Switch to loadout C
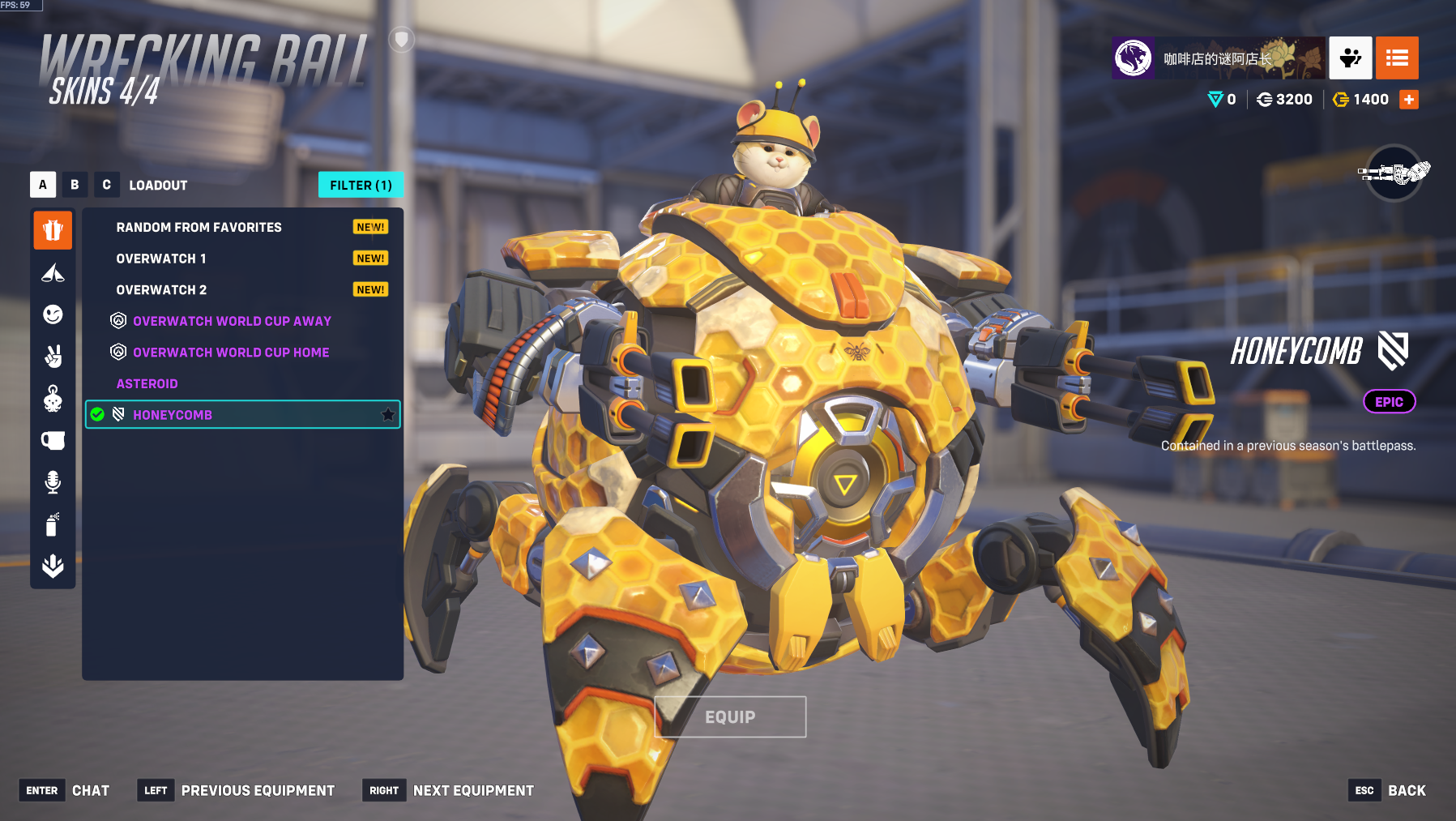 [x=106, y=185]
